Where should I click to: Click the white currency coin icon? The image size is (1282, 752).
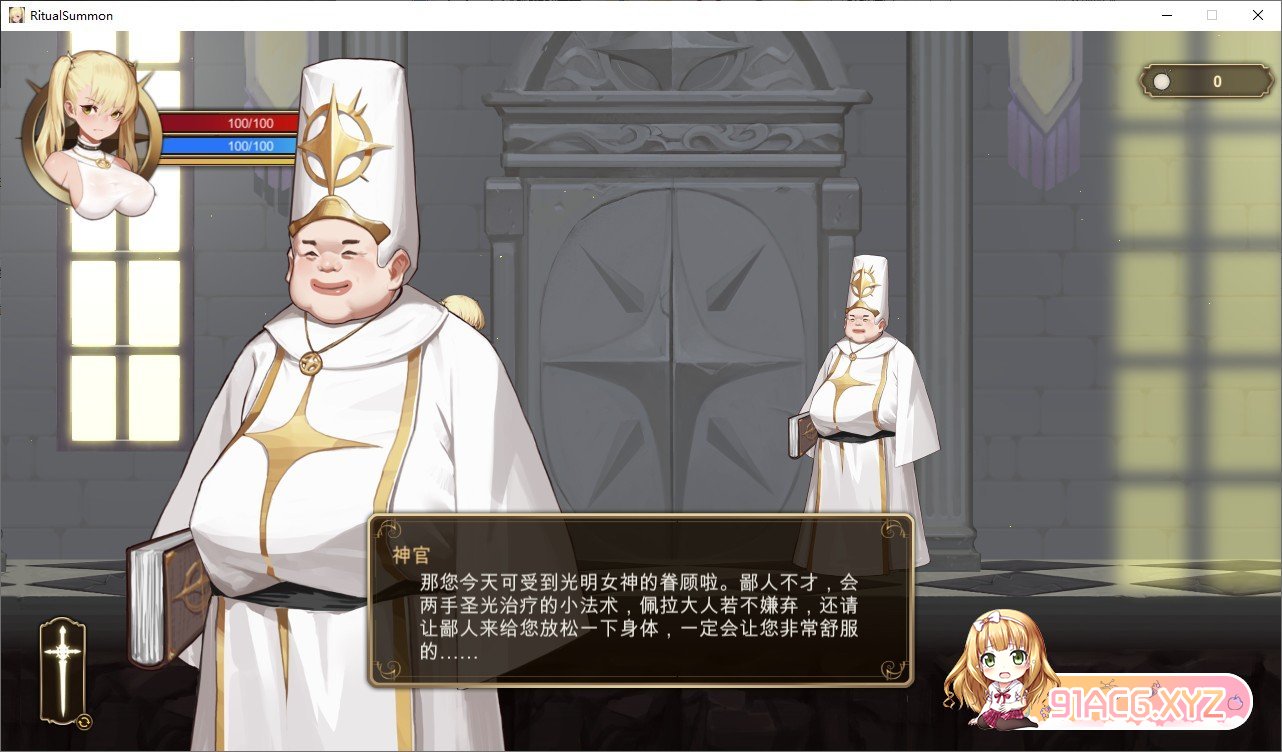click(x=1160, y=81)
